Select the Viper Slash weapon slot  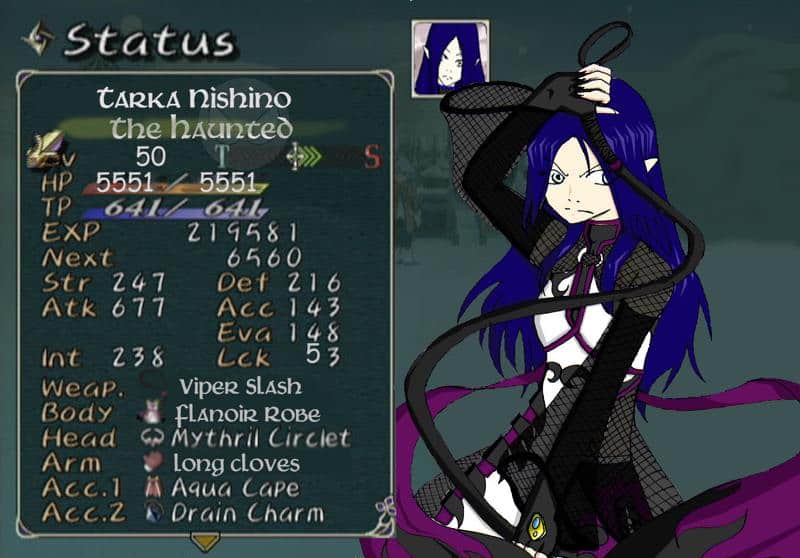239,387
